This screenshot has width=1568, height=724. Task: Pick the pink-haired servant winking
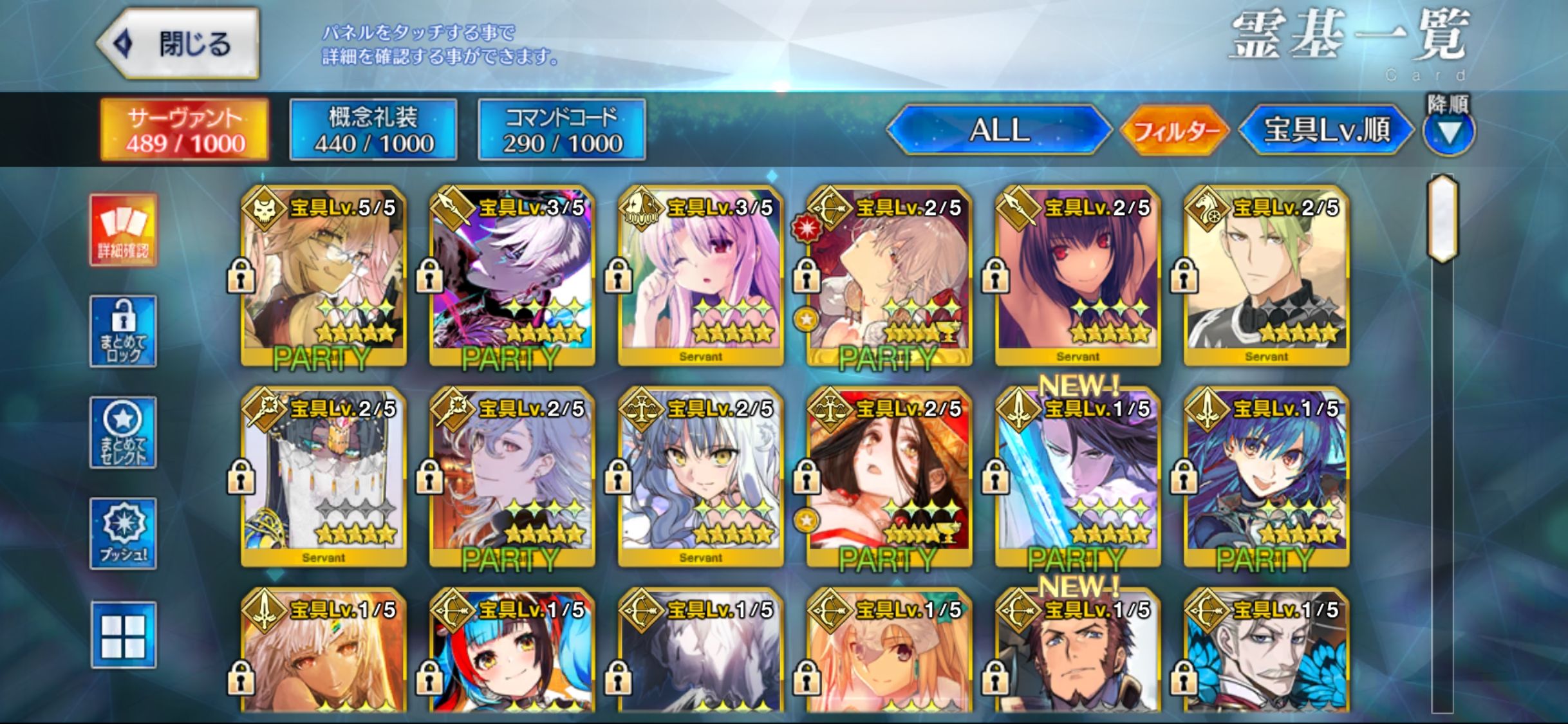700,277
